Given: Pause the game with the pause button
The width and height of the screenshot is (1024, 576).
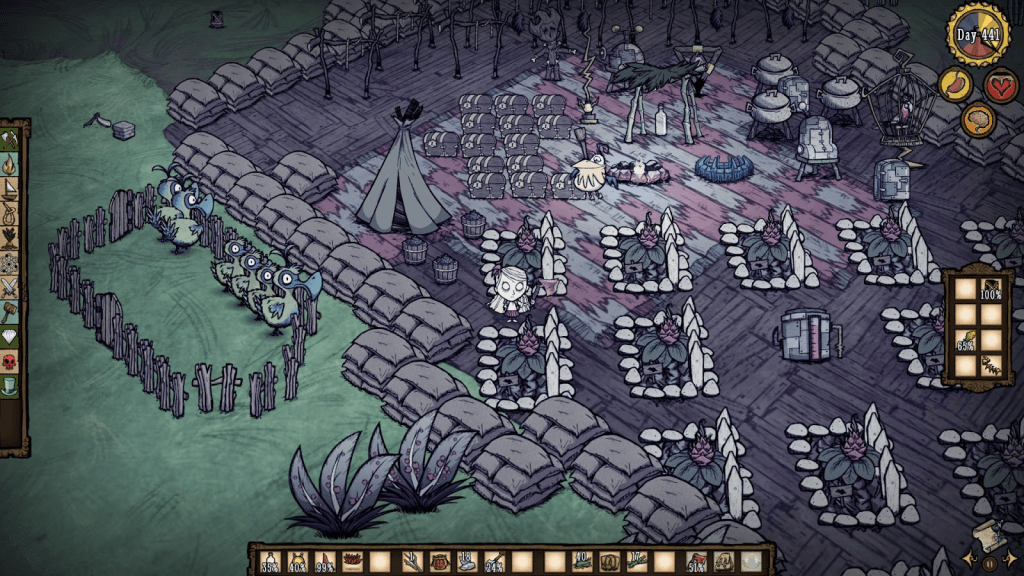Looking at the screenshot, I should coord(988,562).
